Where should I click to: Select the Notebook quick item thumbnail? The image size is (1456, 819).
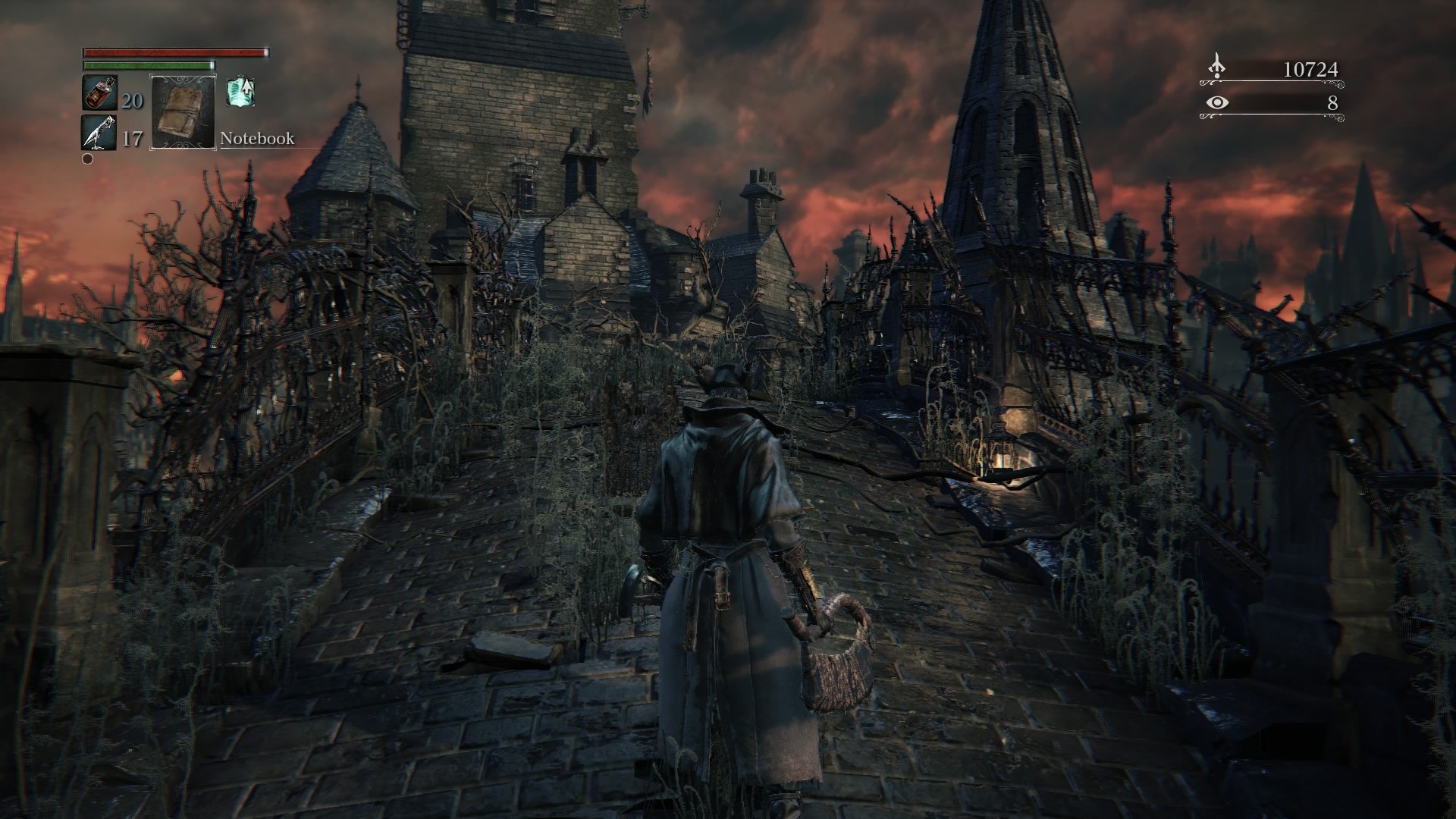(183, 112)
